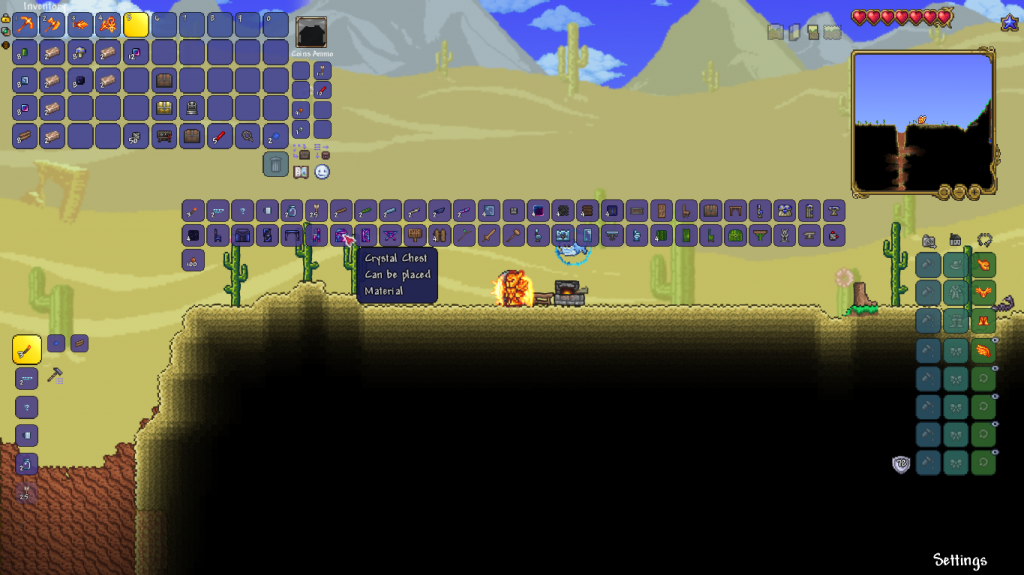The width and height of the screenshot is (1024, 575).
Task: Select the magnifying lens inventory slot
Action: coord(248,136)
